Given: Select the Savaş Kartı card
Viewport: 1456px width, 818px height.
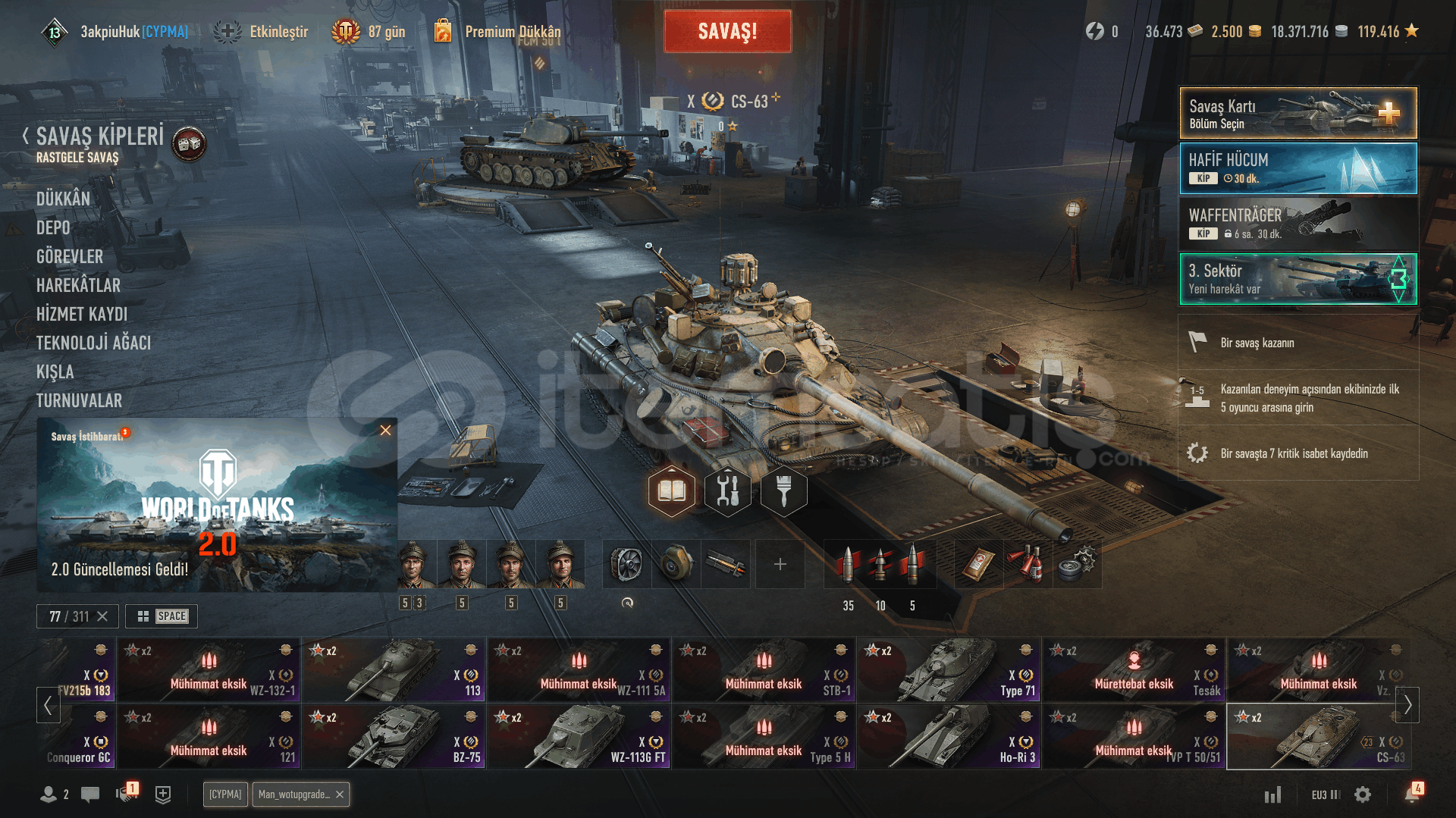Looking at the screenshot, I should click(1298, 113).
